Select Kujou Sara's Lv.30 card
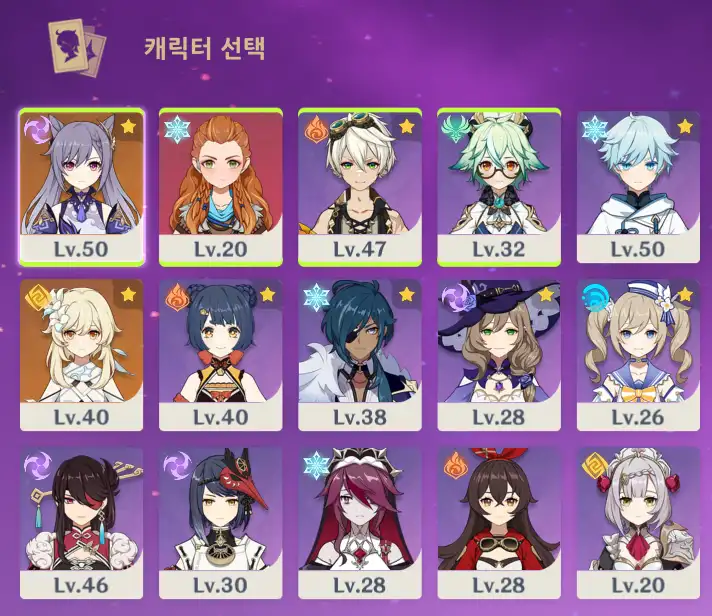This screenshot has width=712, height=616. tap(221, 523)
